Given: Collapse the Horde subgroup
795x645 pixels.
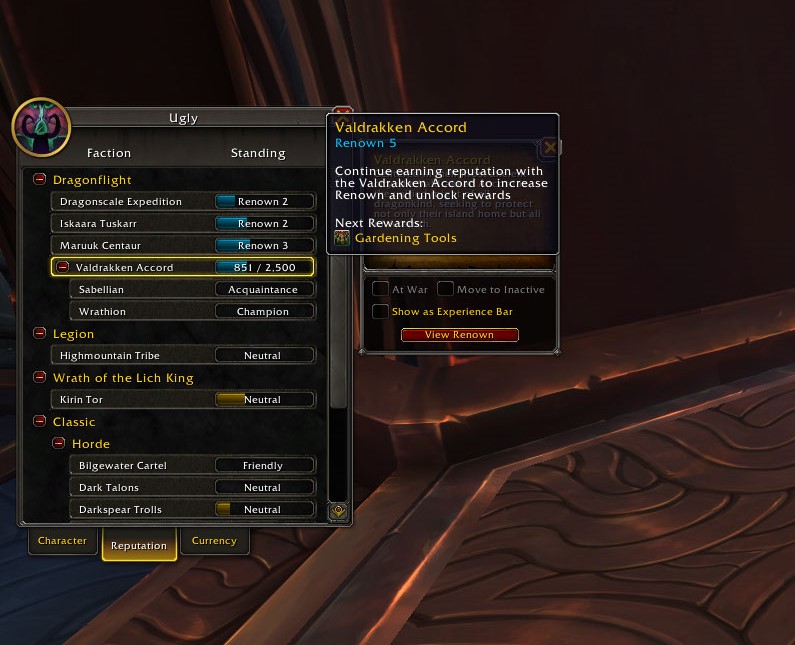Looking at the screenshot, I should 59,444.
